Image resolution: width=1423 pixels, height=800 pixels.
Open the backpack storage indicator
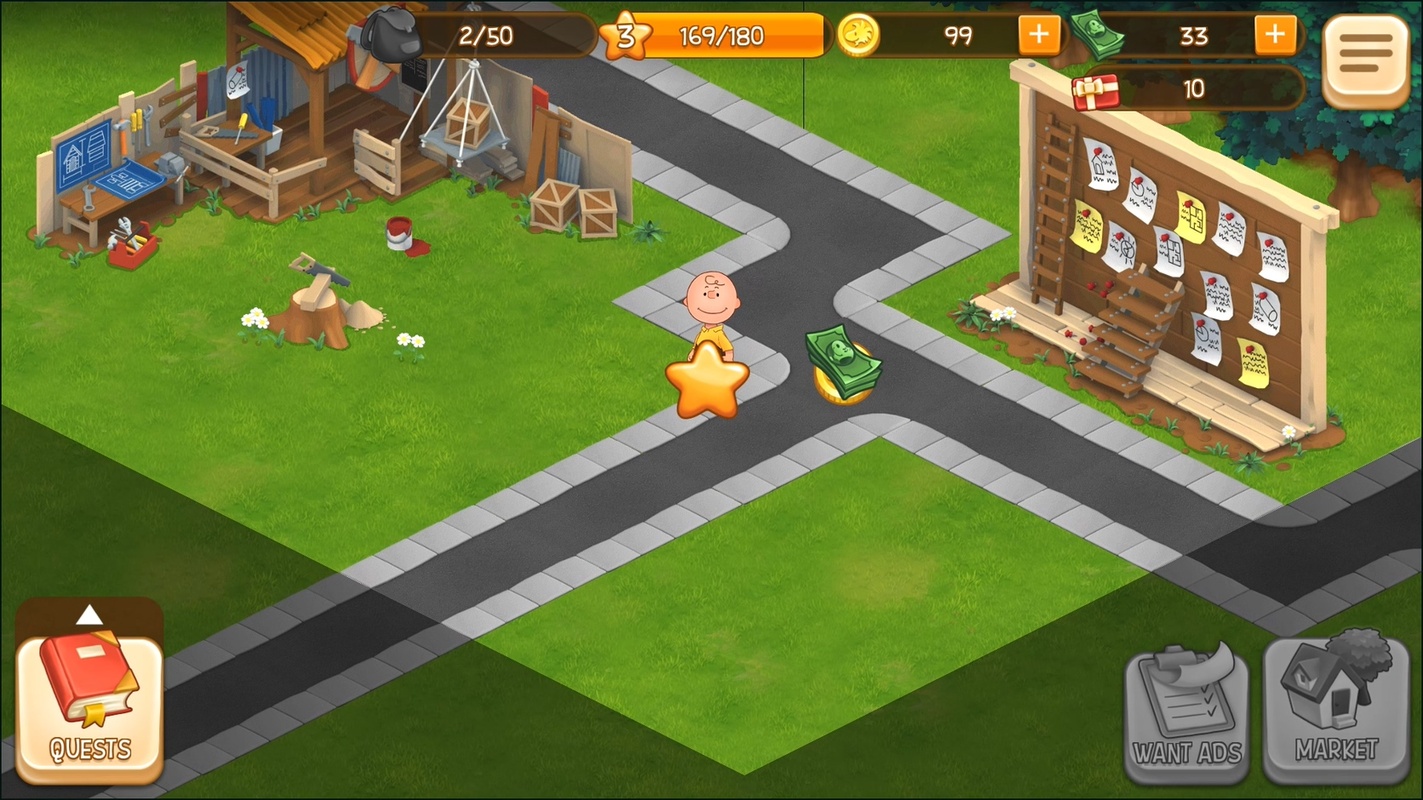click(392, 36)
